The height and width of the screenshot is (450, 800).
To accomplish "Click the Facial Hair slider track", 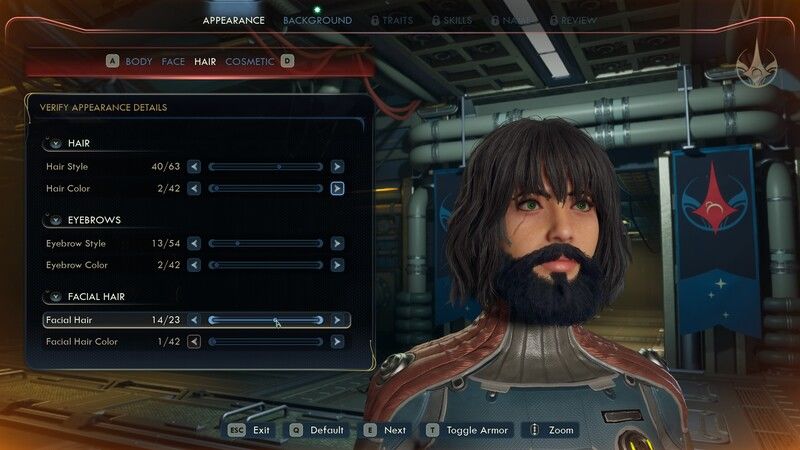I will pos(265,320).
